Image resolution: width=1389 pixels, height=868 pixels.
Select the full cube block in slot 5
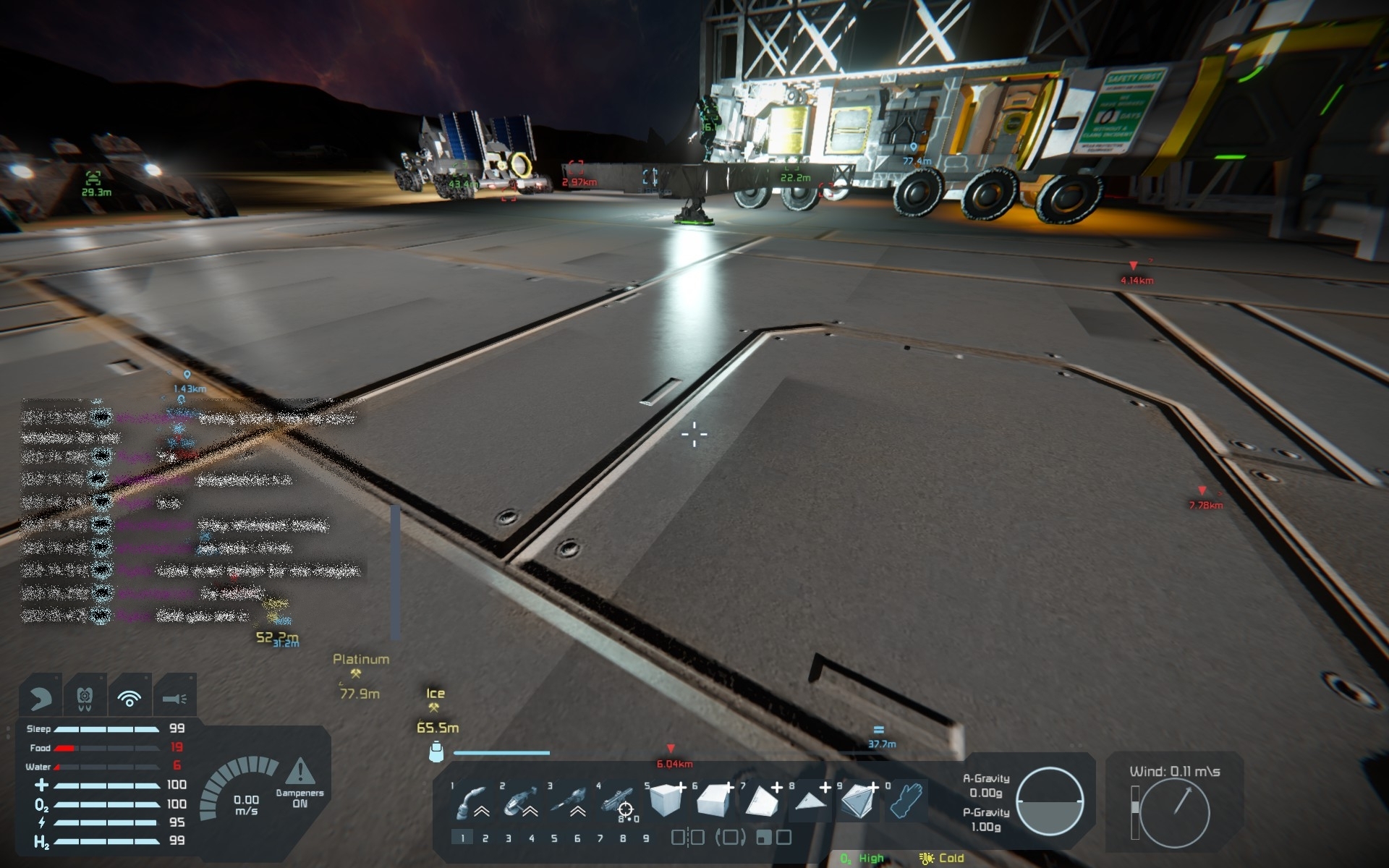tap(665, 801)
